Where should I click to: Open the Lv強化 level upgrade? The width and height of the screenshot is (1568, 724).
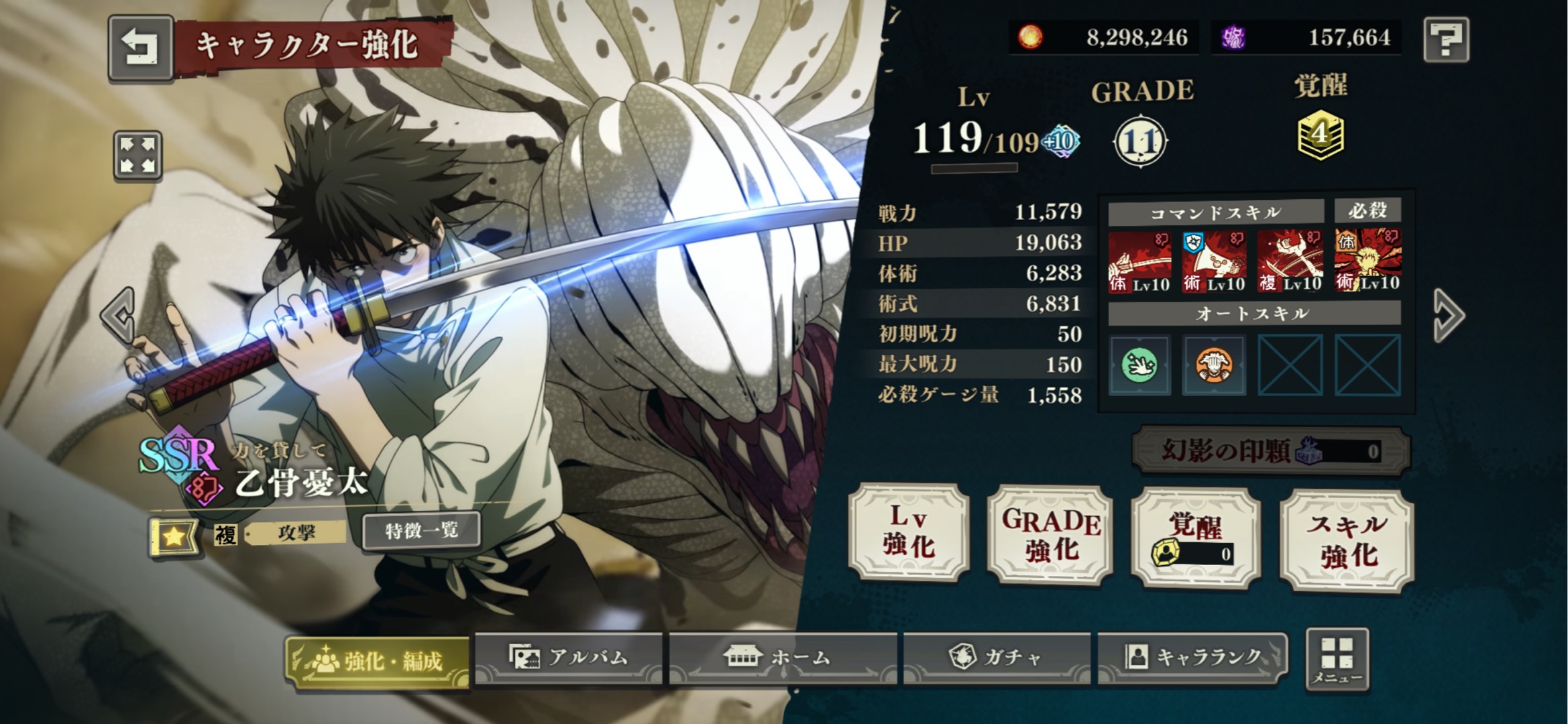pos(909,532)
